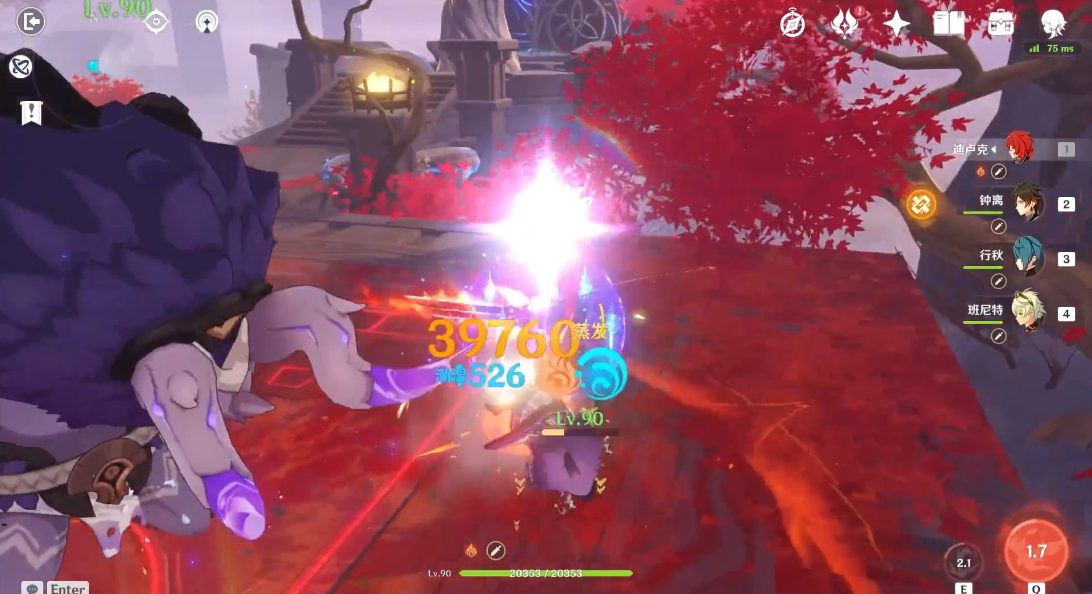Open the quest banner with exclamation mark
This screenshot has height=594, width=1092.
click(x=31, y=112)
